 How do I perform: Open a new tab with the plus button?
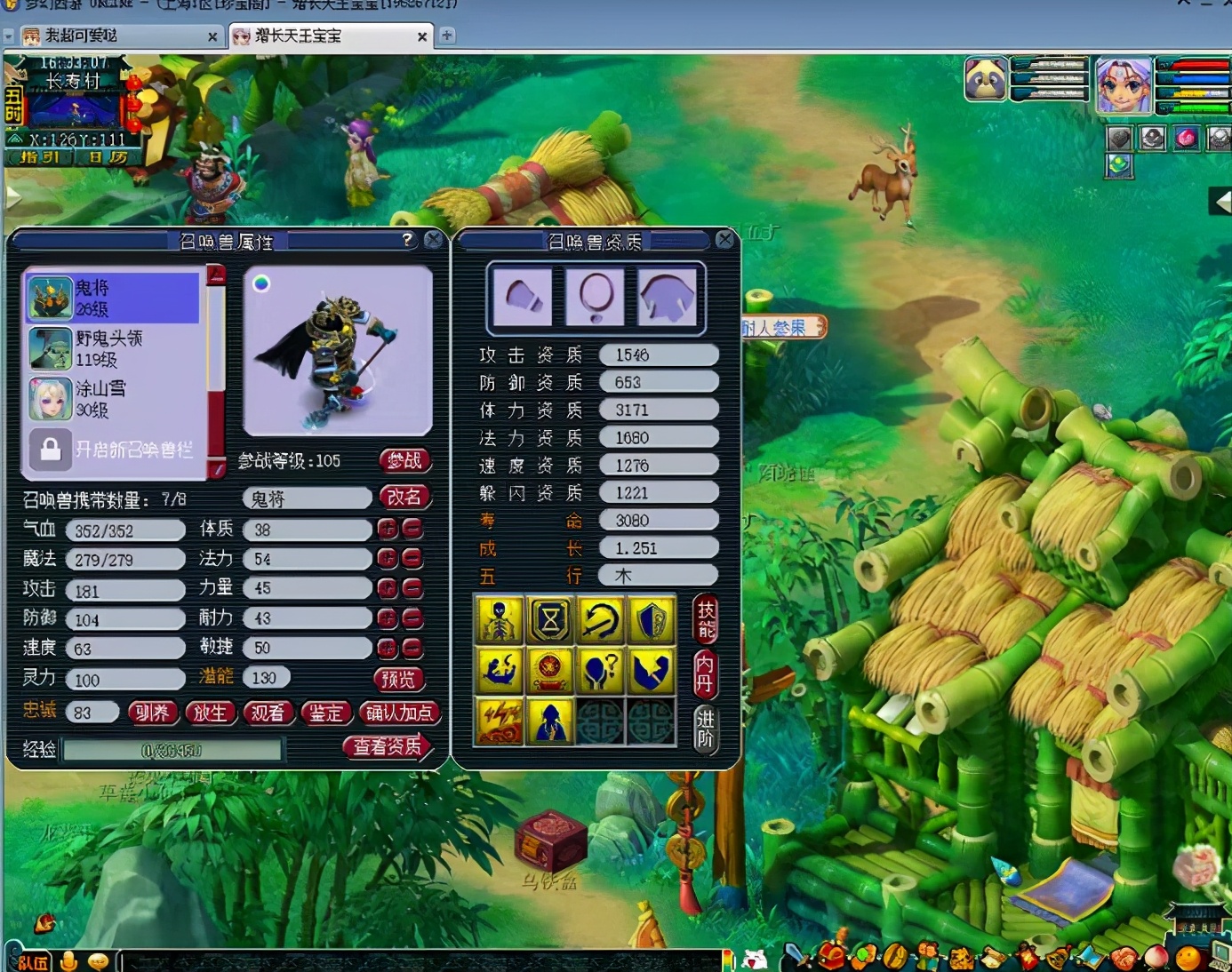[x=447, y=36]
